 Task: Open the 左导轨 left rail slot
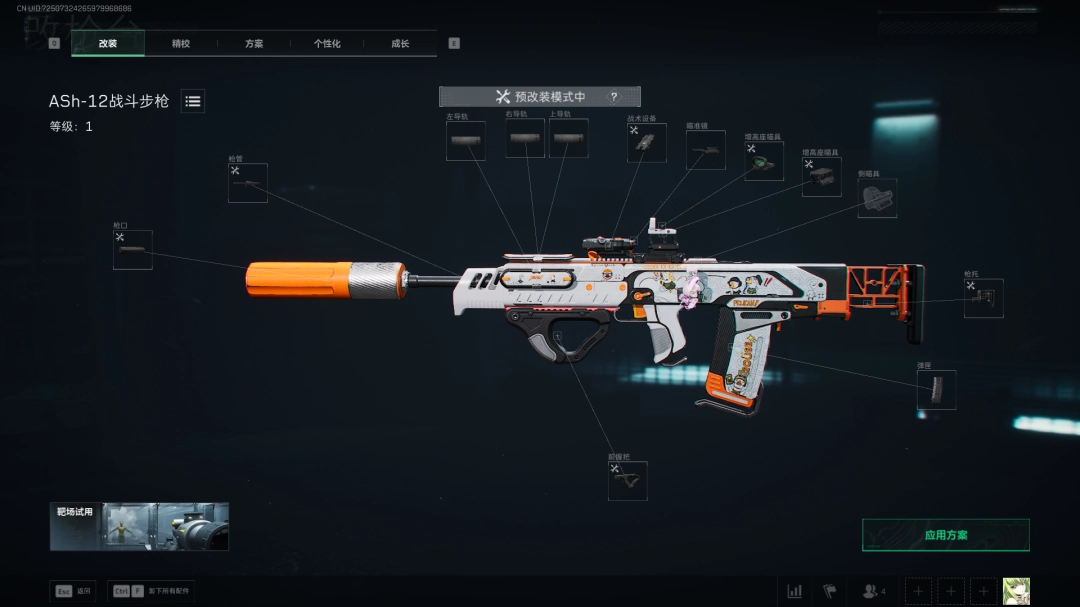(466, 141)
